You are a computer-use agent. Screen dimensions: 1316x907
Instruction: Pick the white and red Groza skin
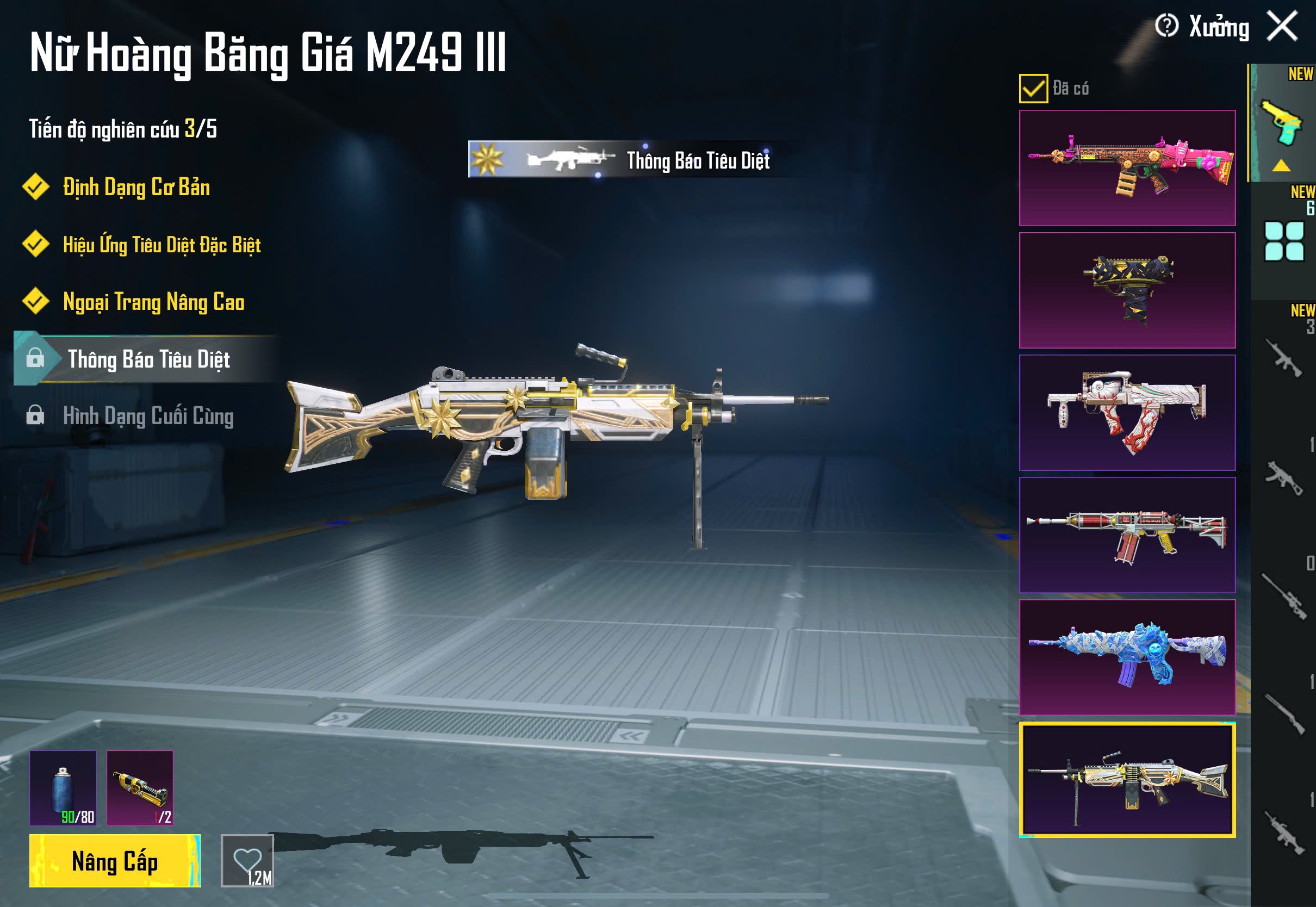pyautogui.click(x=1127, y=413)
